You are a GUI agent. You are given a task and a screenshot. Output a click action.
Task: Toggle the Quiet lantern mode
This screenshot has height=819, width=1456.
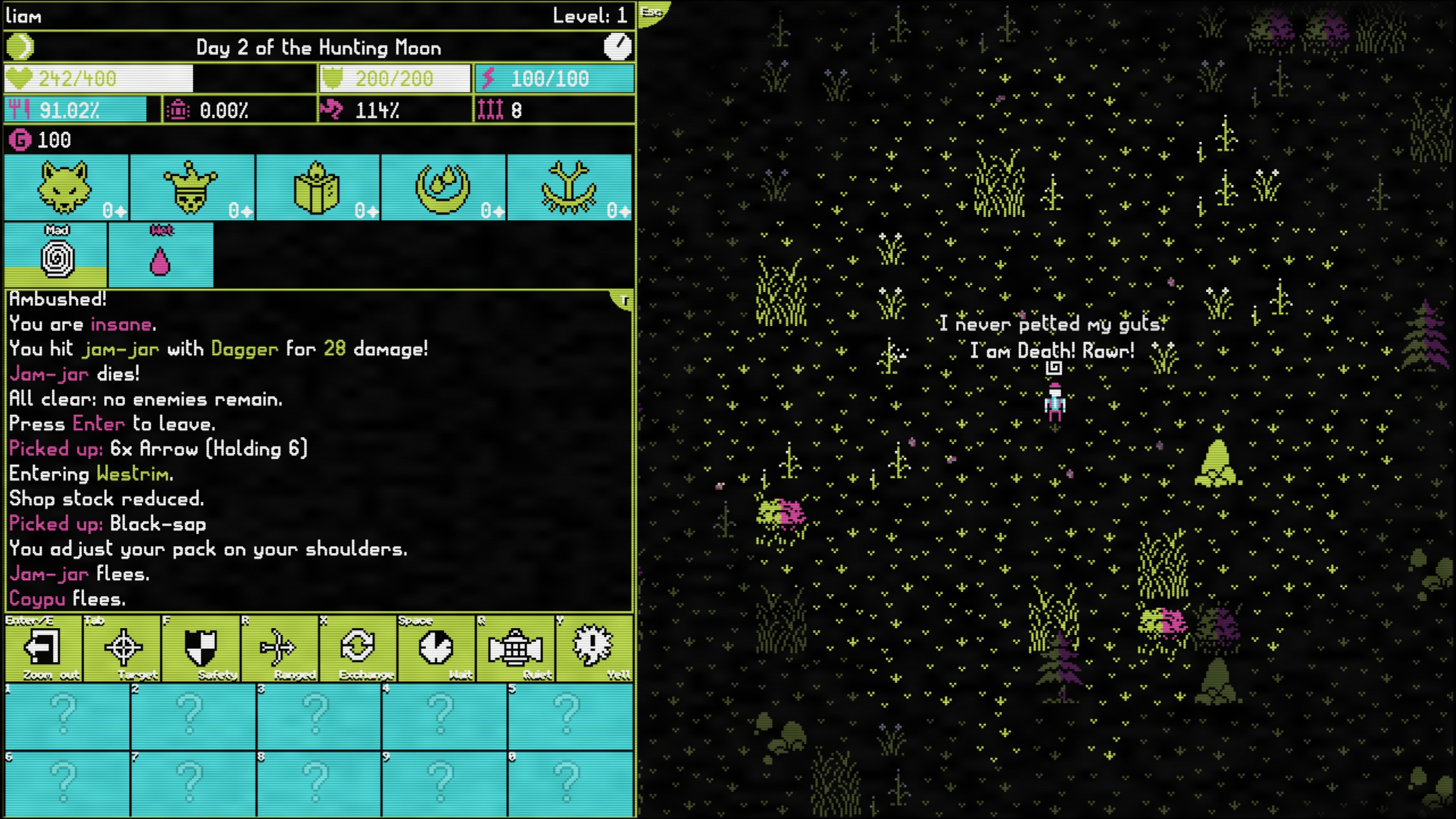pos(515,648)
